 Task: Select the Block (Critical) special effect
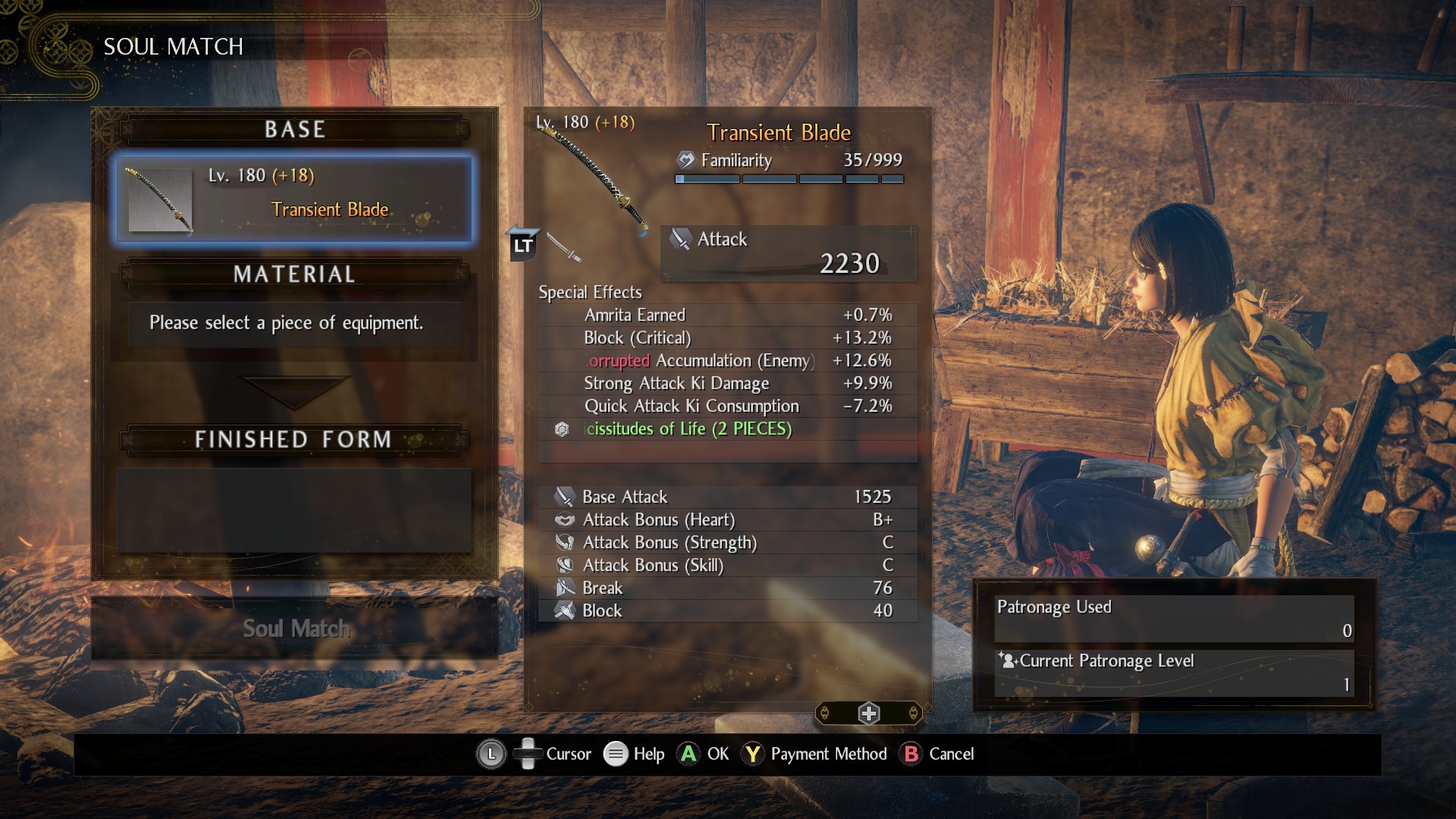[726, 338]
